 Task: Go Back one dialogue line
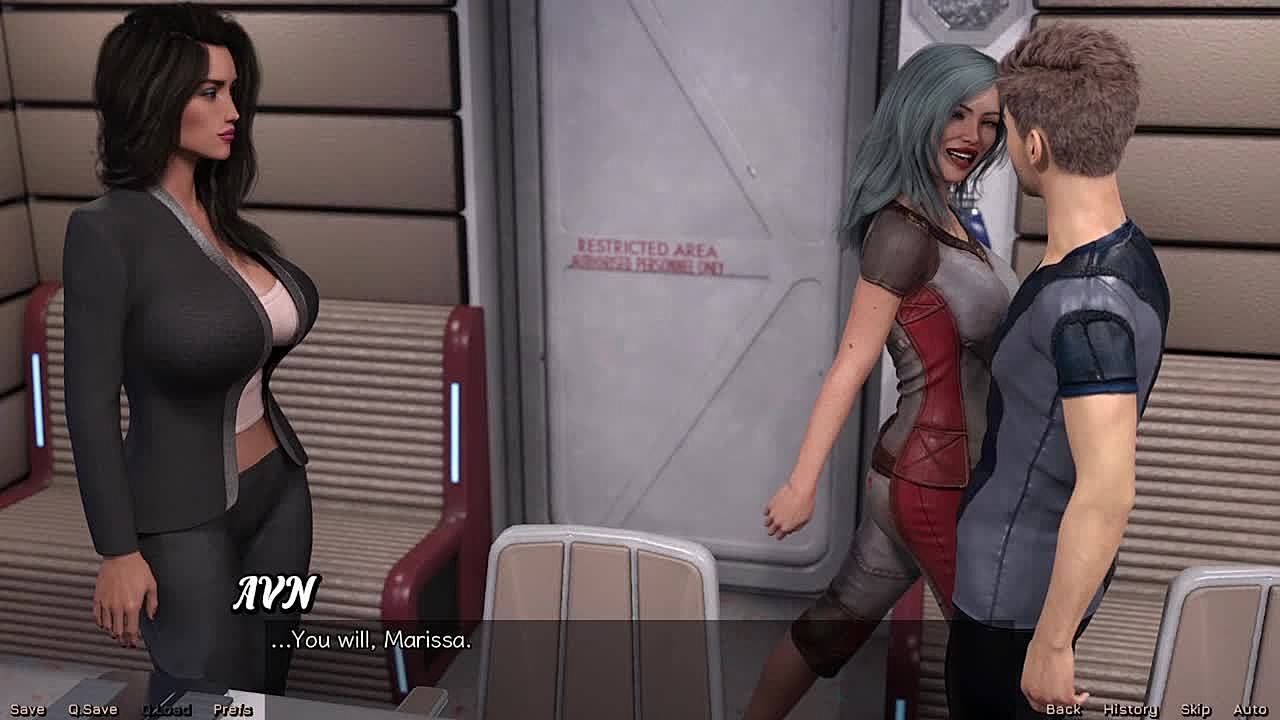pyautogui.click(x=1063, y=709)
